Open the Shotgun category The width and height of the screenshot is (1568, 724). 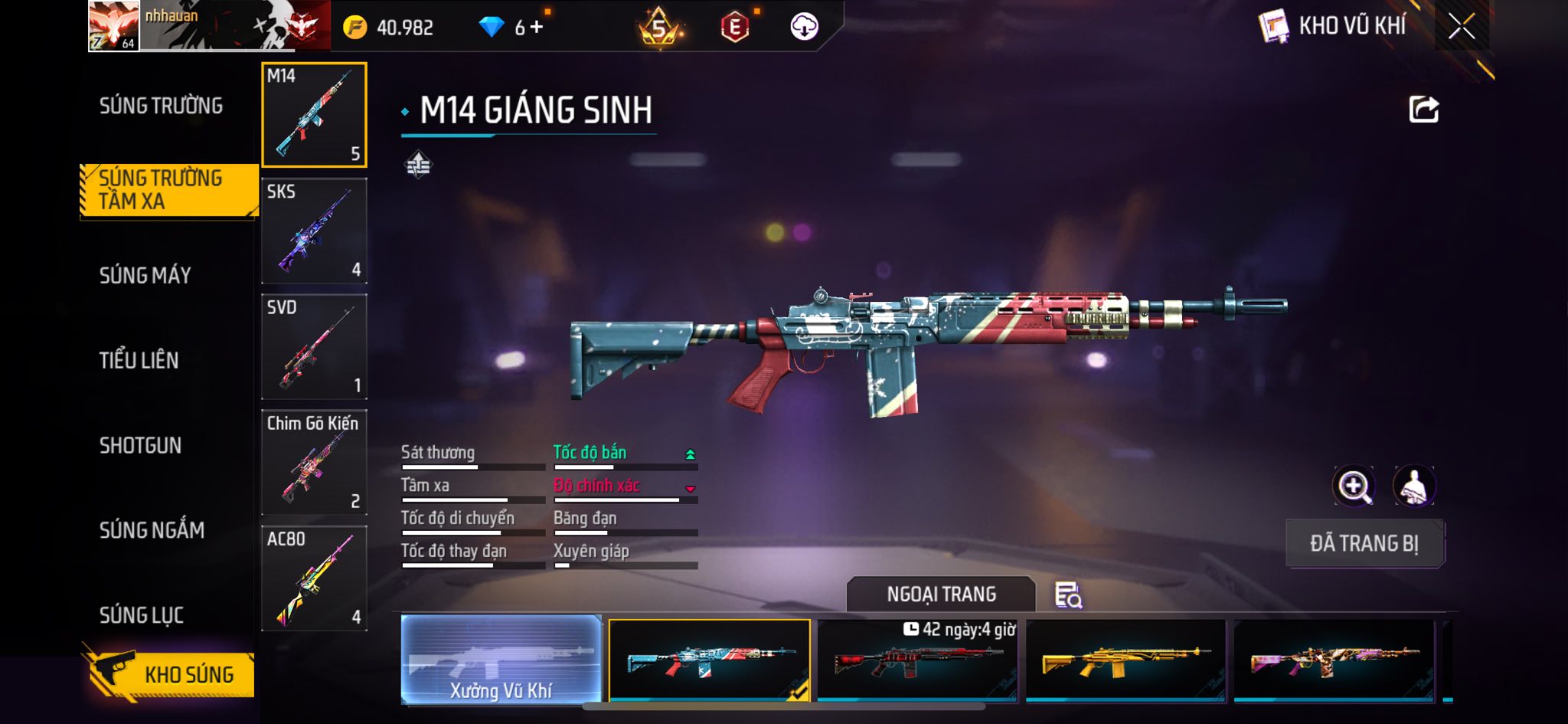point(140,445)
